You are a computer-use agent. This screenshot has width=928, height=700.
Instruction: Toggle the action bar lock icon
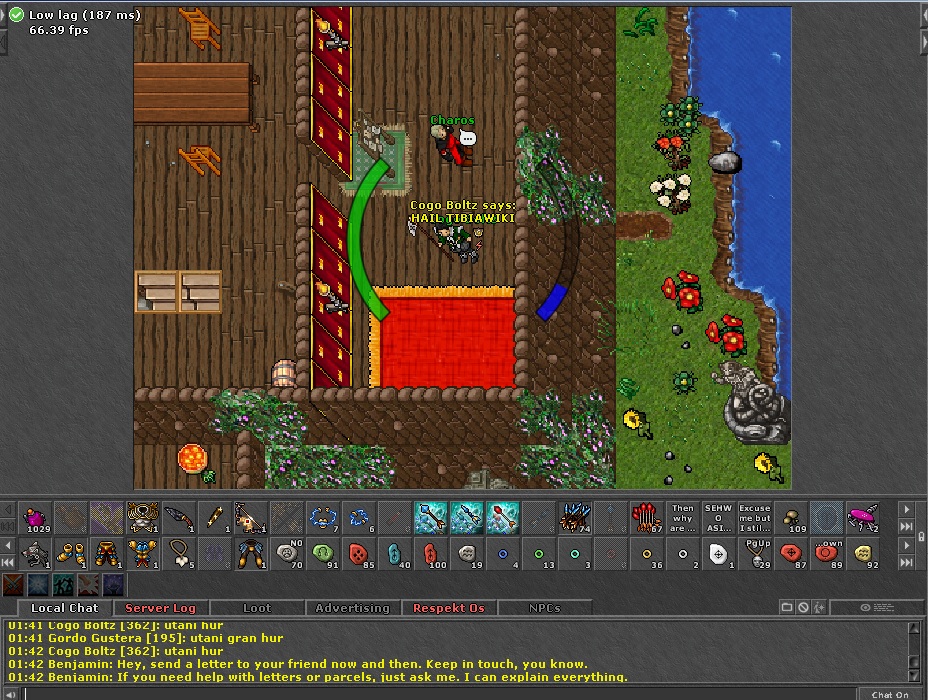coord(921,539)
